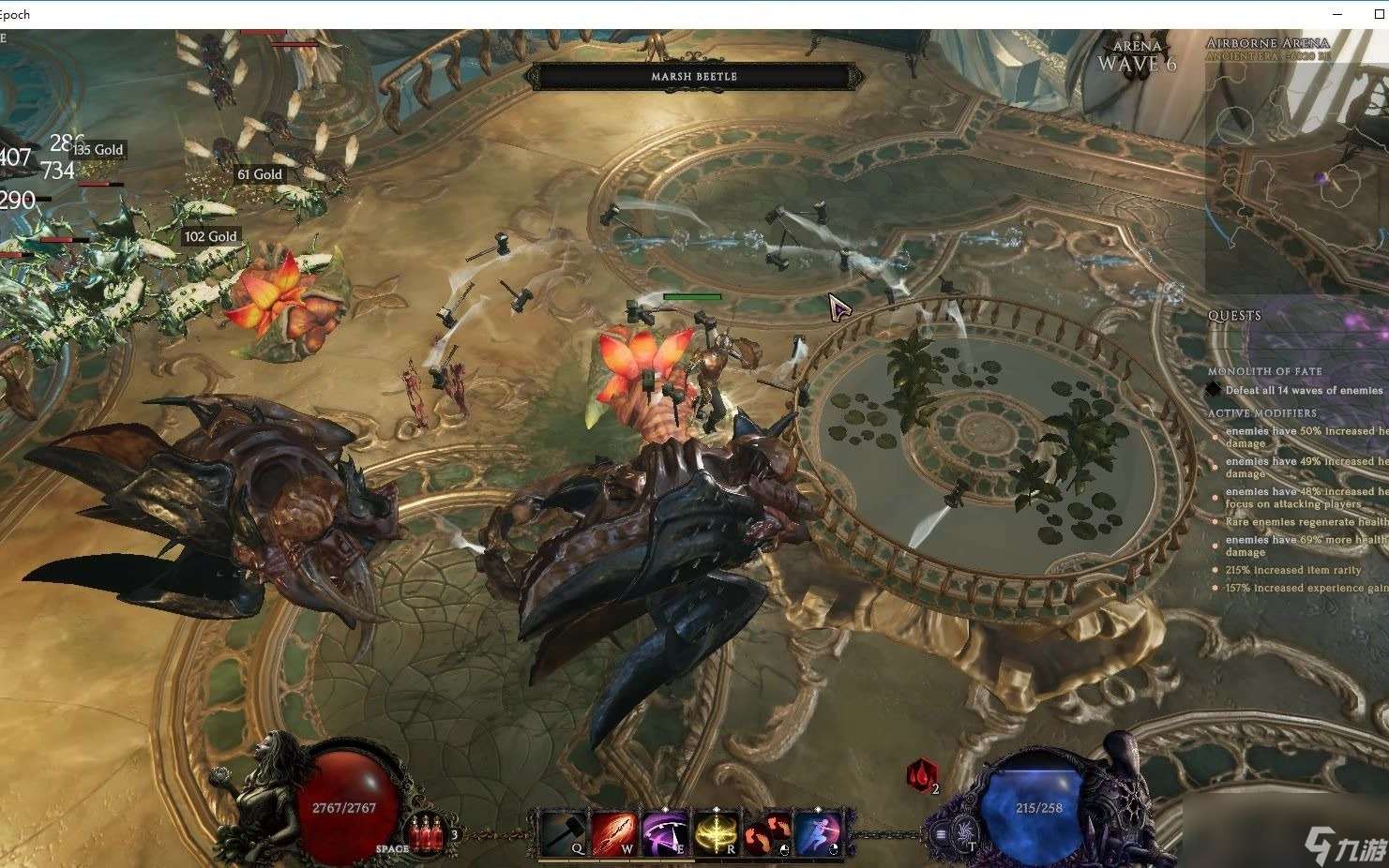Use the red slash skill

click(614, 832)
